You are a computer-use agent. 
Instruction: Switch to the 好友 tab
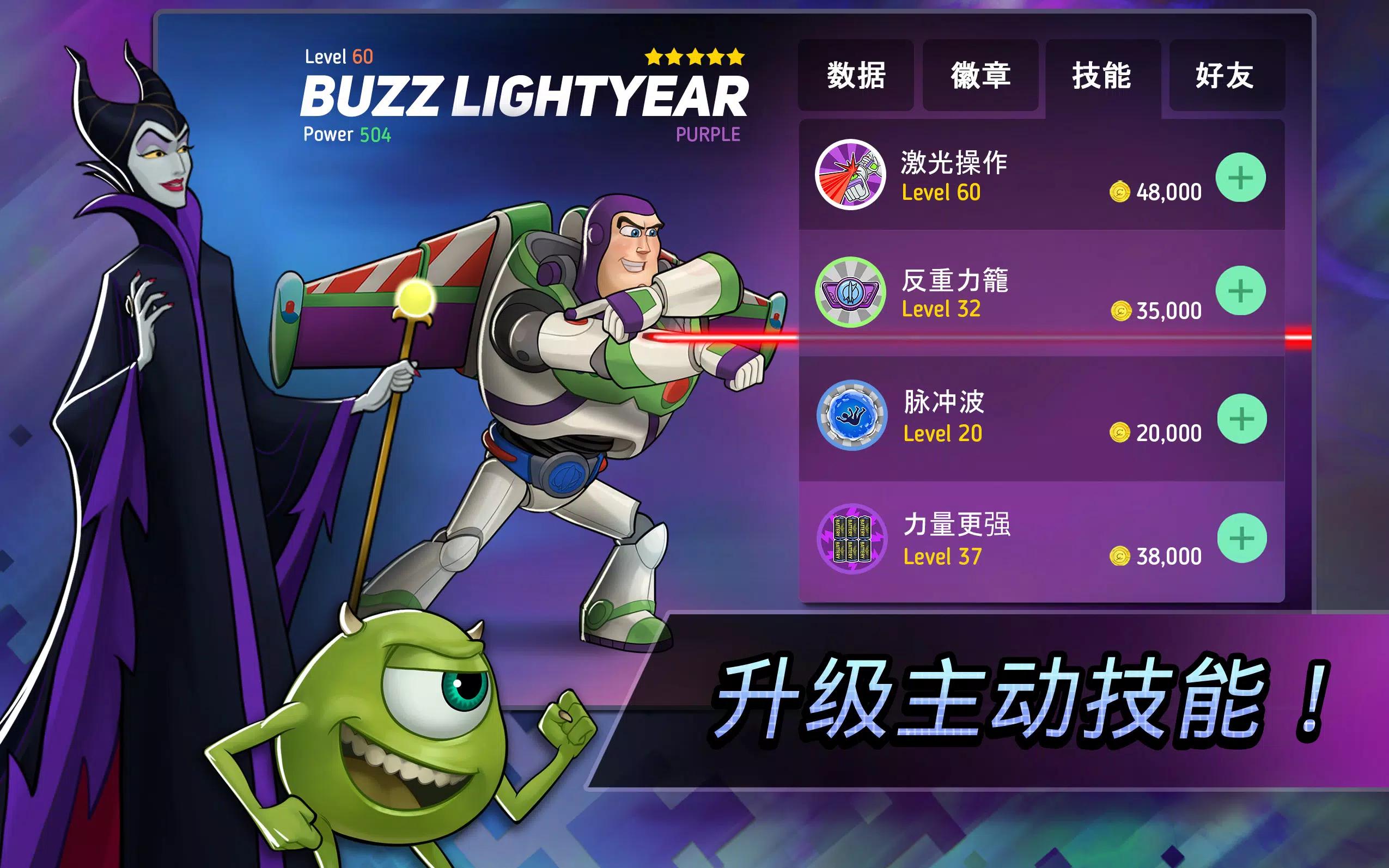[1228, 75]
